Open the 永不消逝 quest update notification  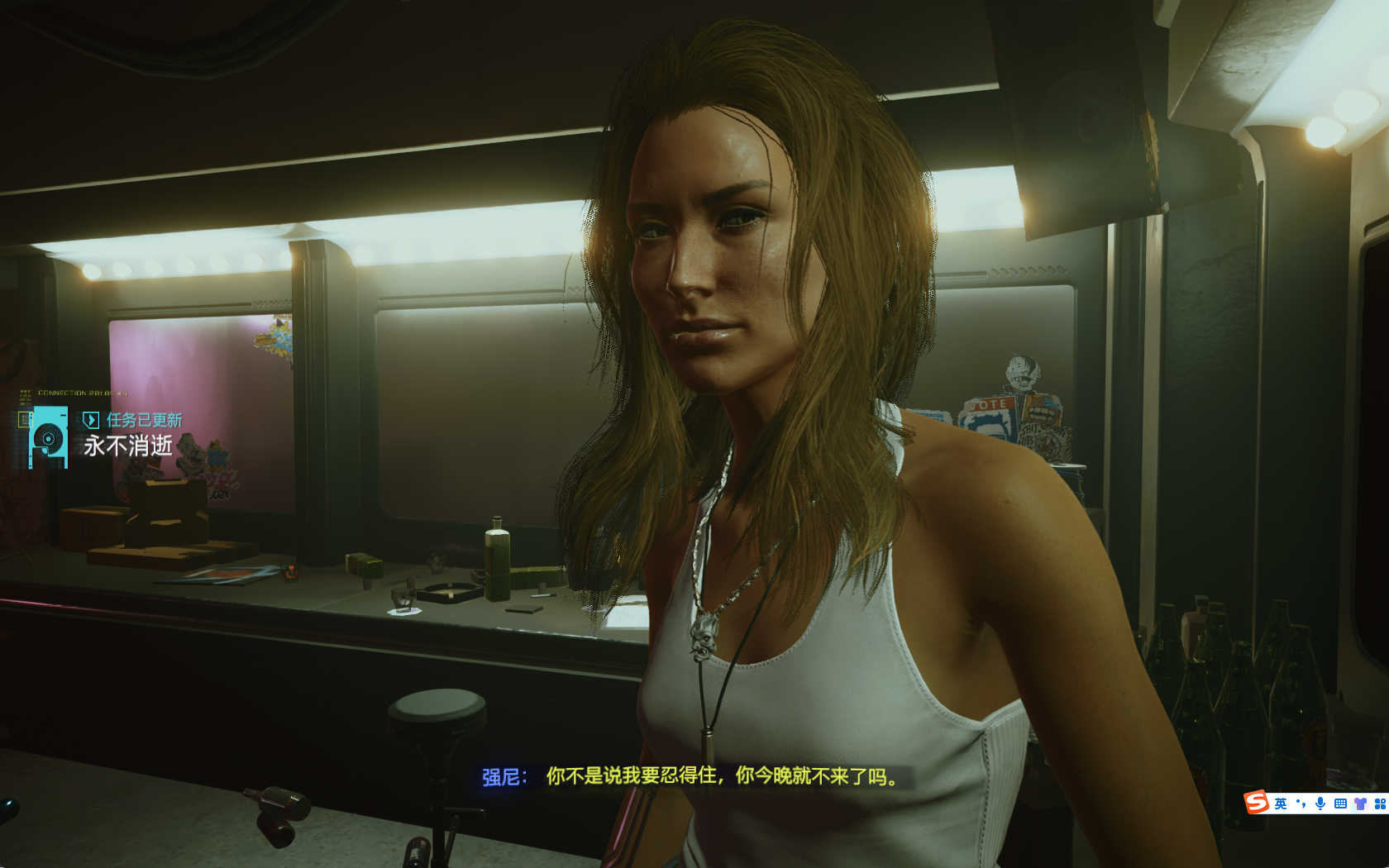coord(128,445)
